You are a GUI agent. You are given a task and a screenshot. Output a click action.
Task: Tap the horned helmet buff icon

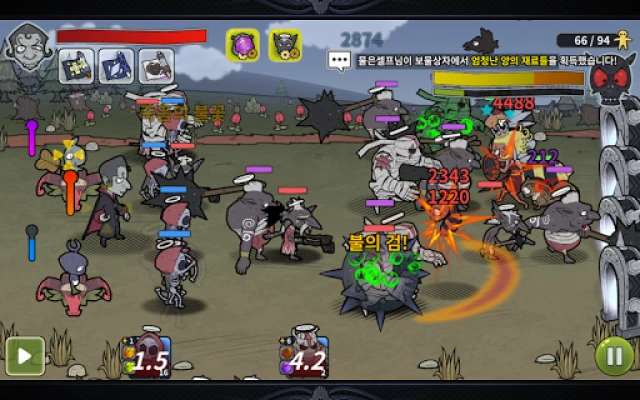click(x=286, y=44)
